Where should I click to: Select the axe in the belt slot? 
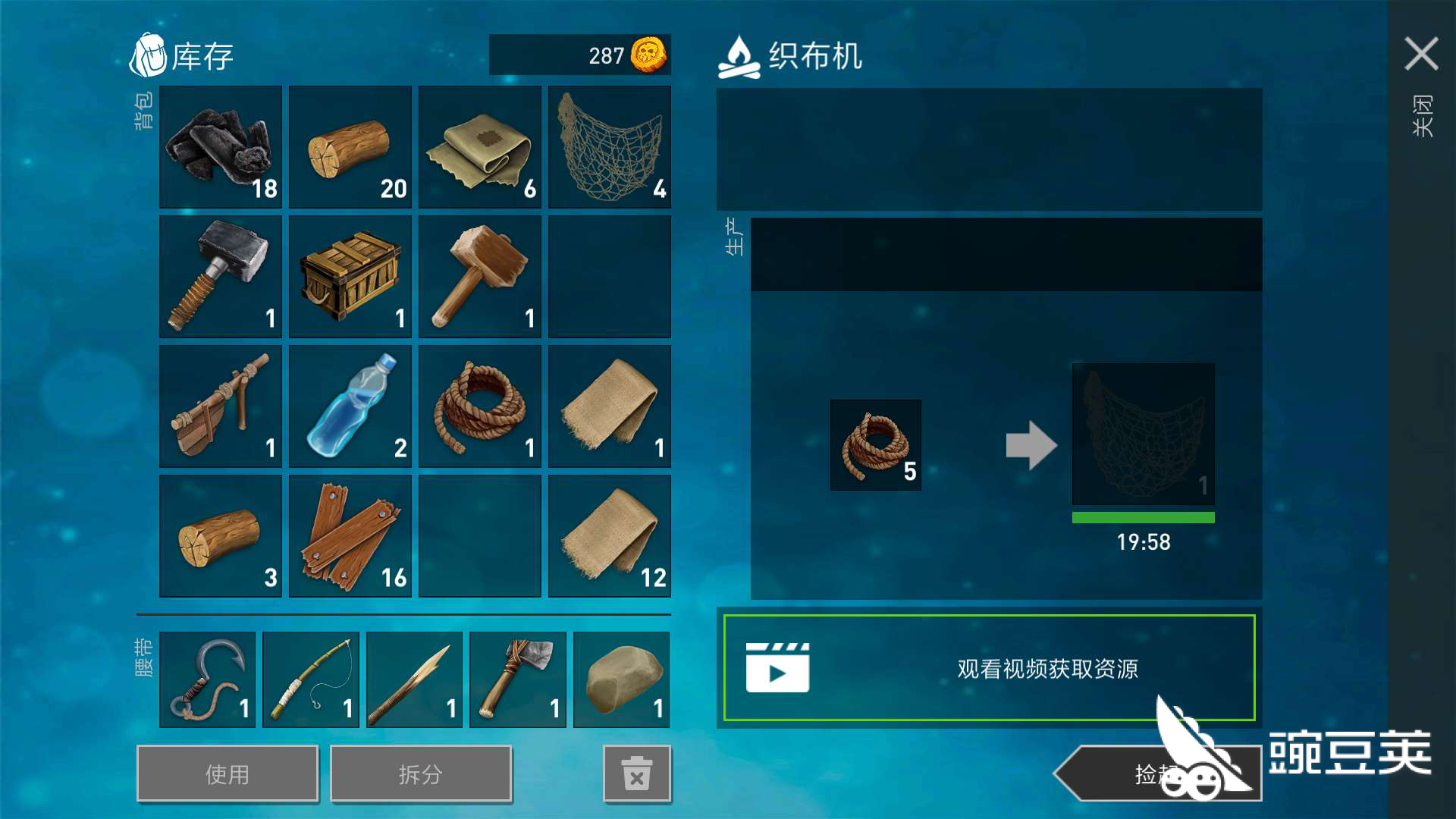point(517,679)
